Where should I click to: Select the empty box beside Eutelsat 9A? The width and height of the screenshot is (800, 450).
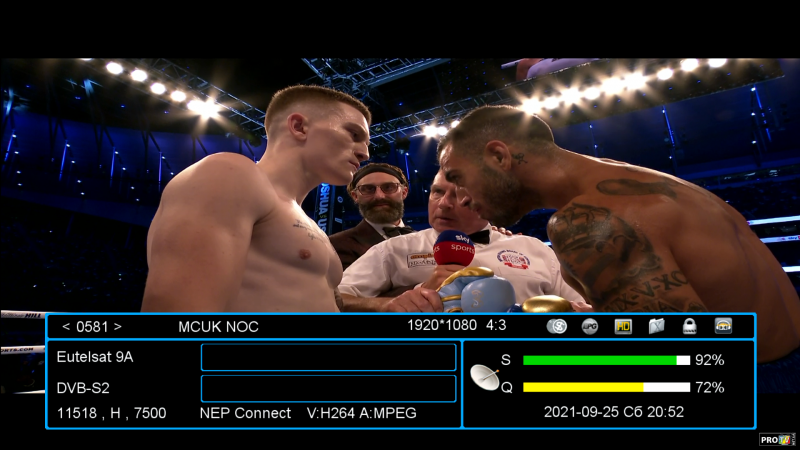(328, 357)
